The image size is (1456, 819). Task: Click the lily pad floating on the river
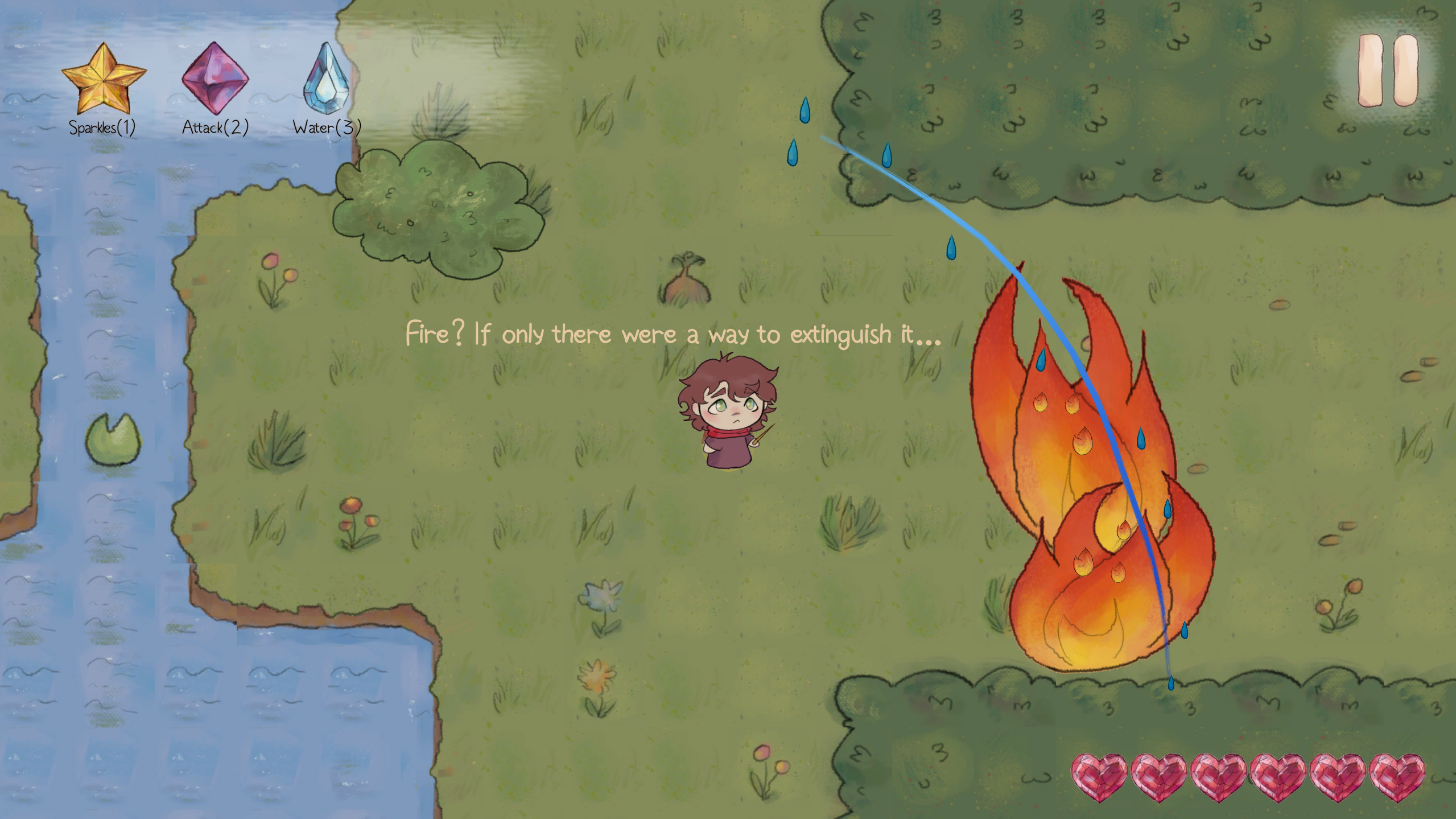pos(113,439)
